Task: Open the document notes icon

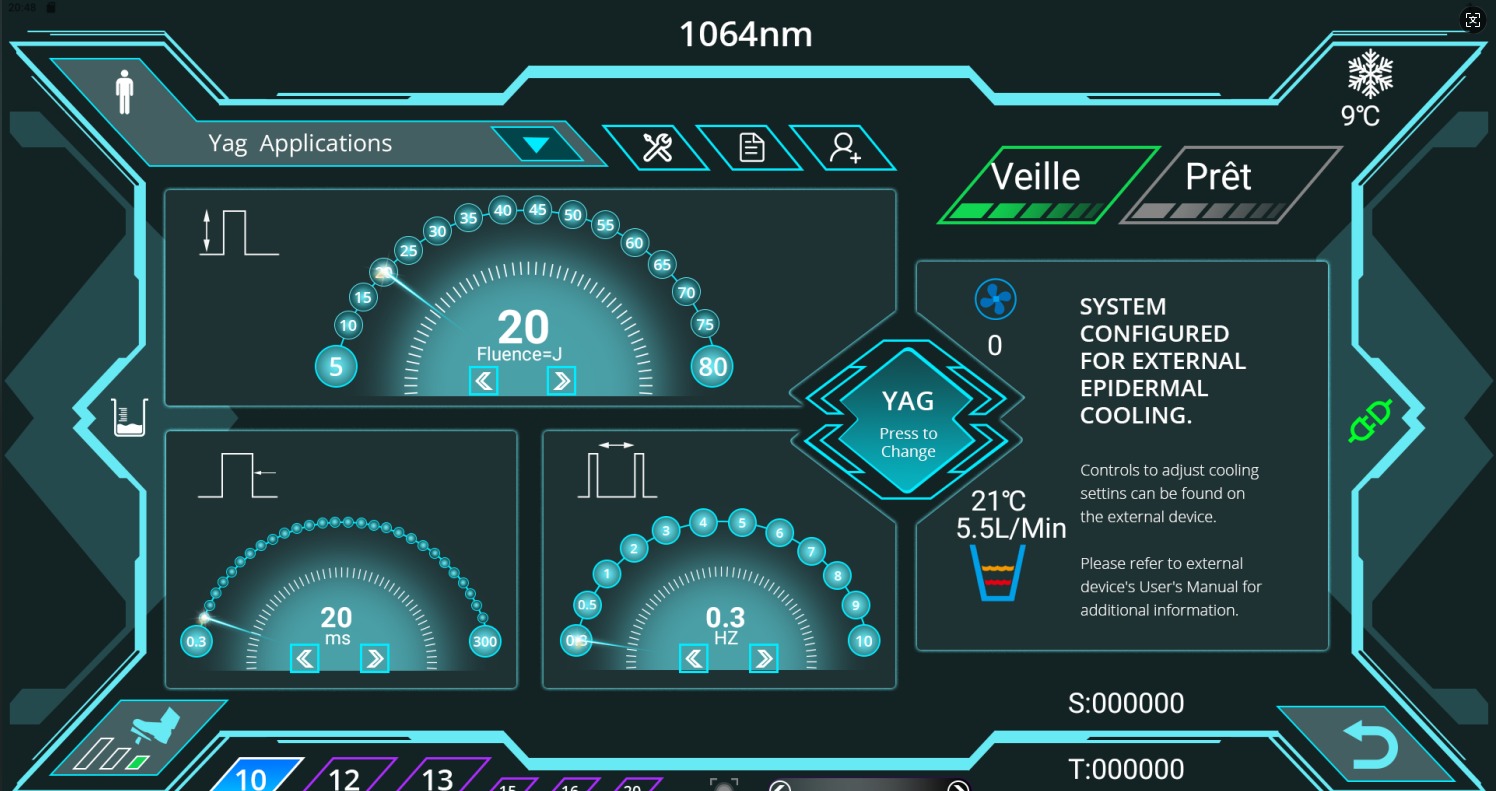Action: coord(751,147)
